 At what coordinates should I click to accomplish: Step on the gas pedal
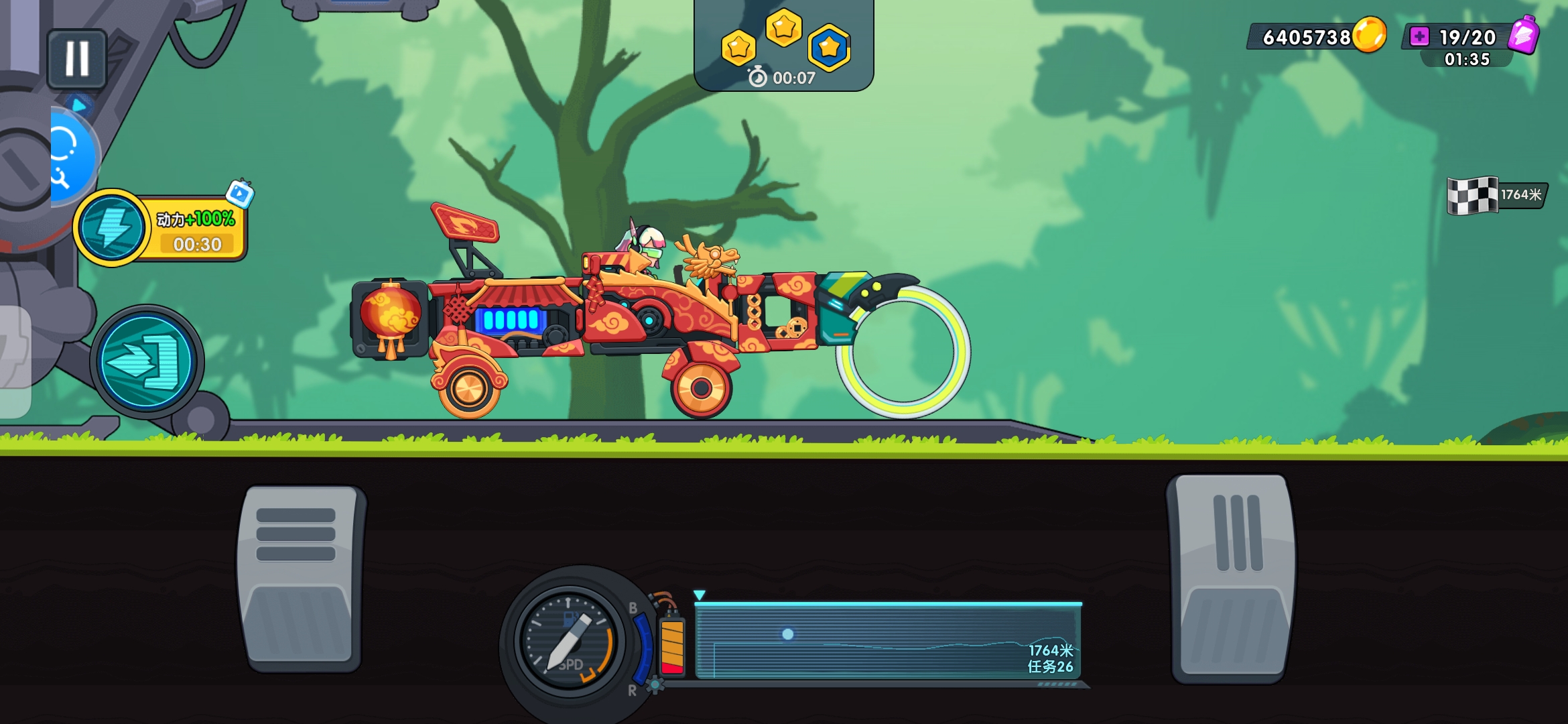(1232, 578)
